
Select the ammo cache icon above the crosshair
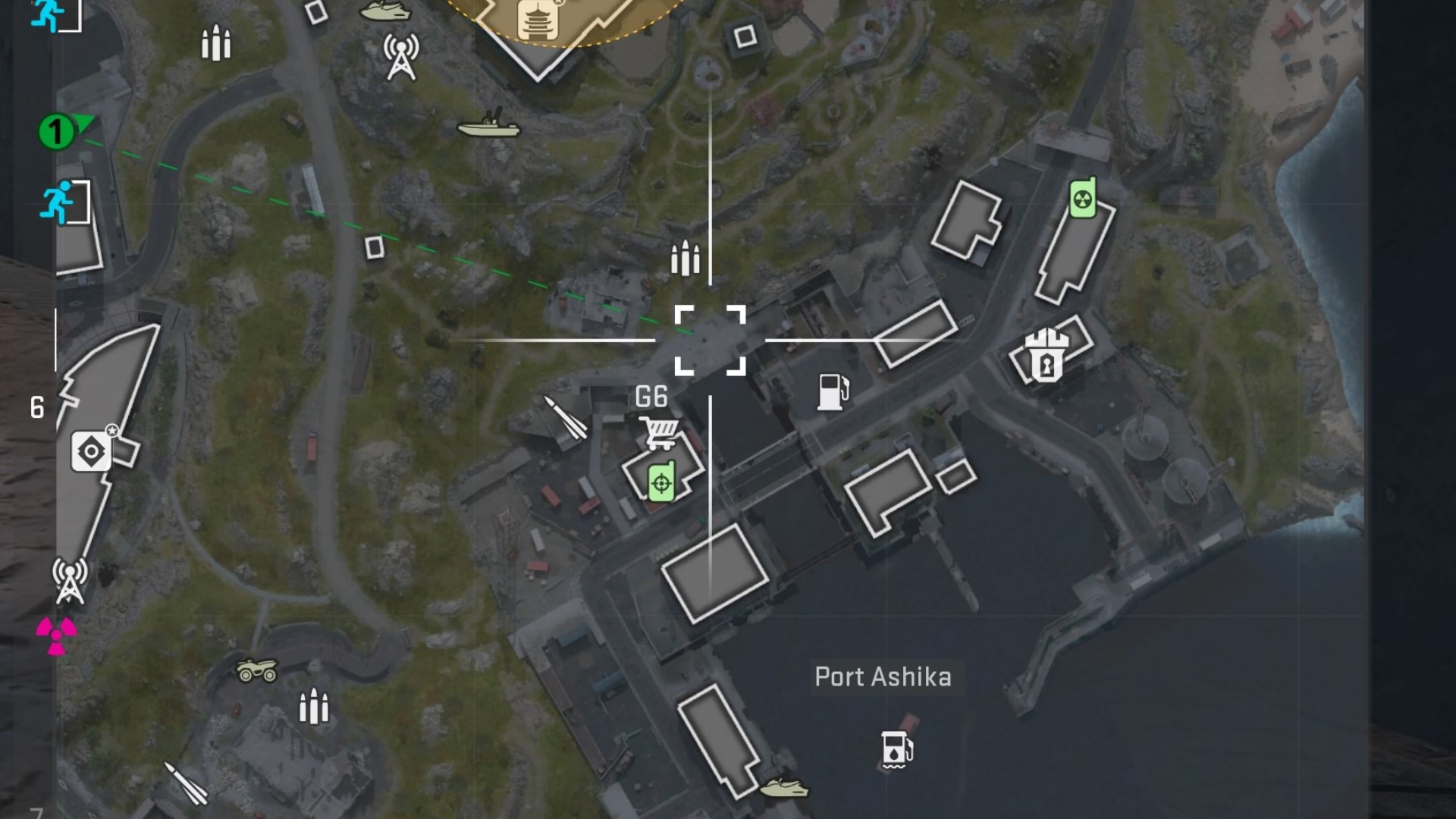click(686, 259)
